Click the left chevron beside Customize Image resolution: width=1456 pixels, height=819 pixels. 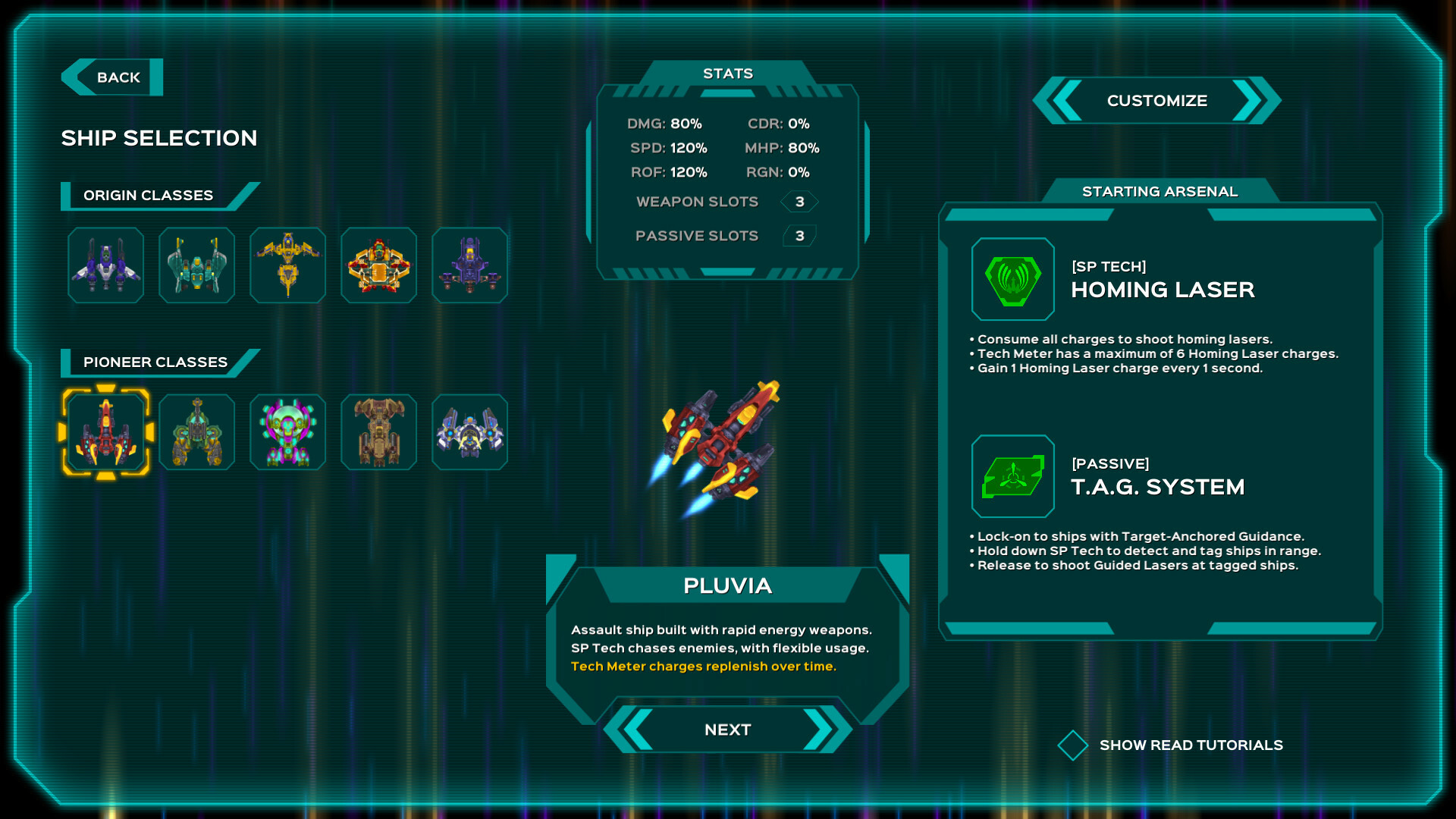coord(1065,100)
